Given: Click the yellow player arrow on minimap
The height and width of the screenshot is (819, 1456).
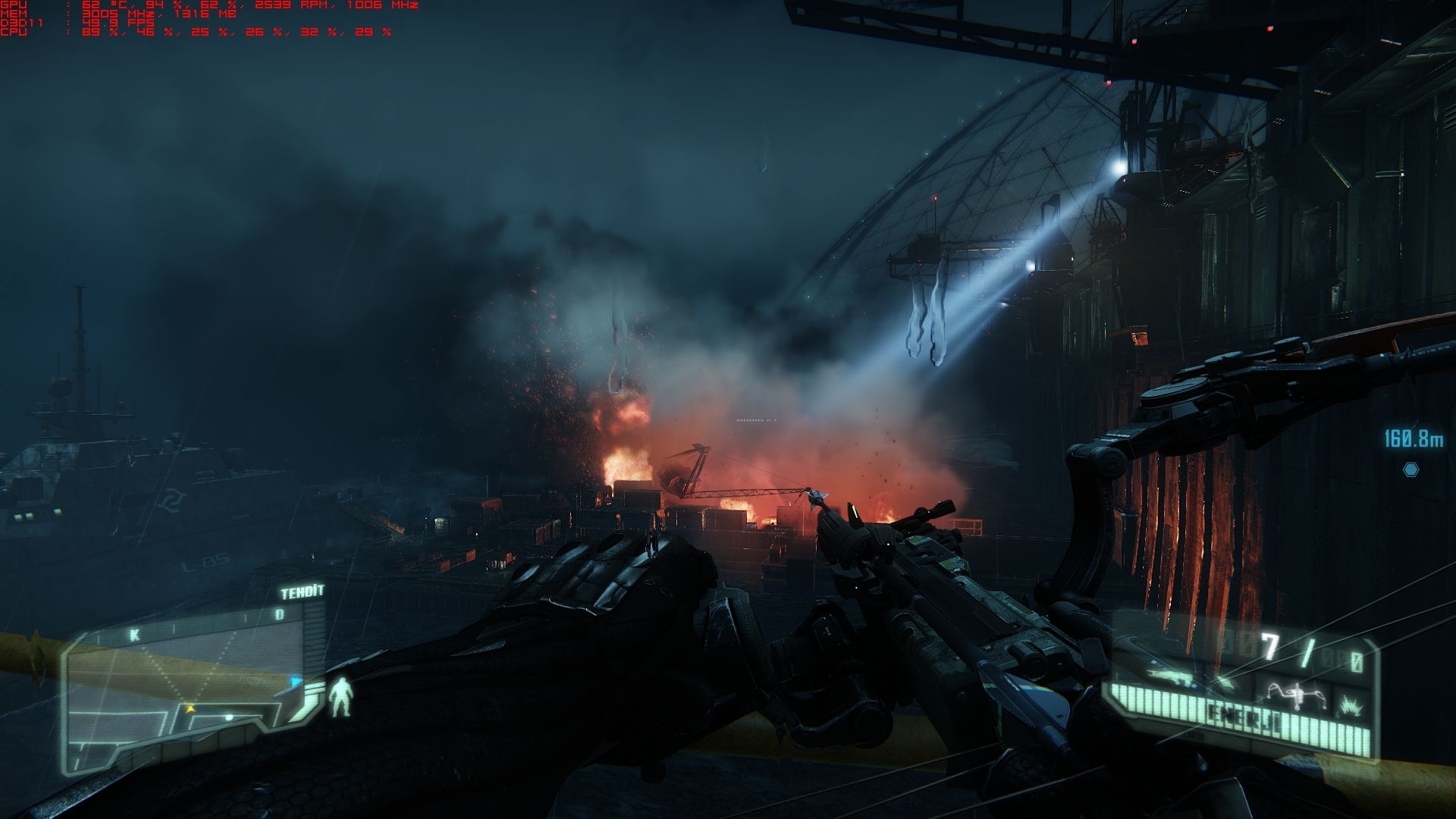Looking at the screenshot, I should coord(190,708).
